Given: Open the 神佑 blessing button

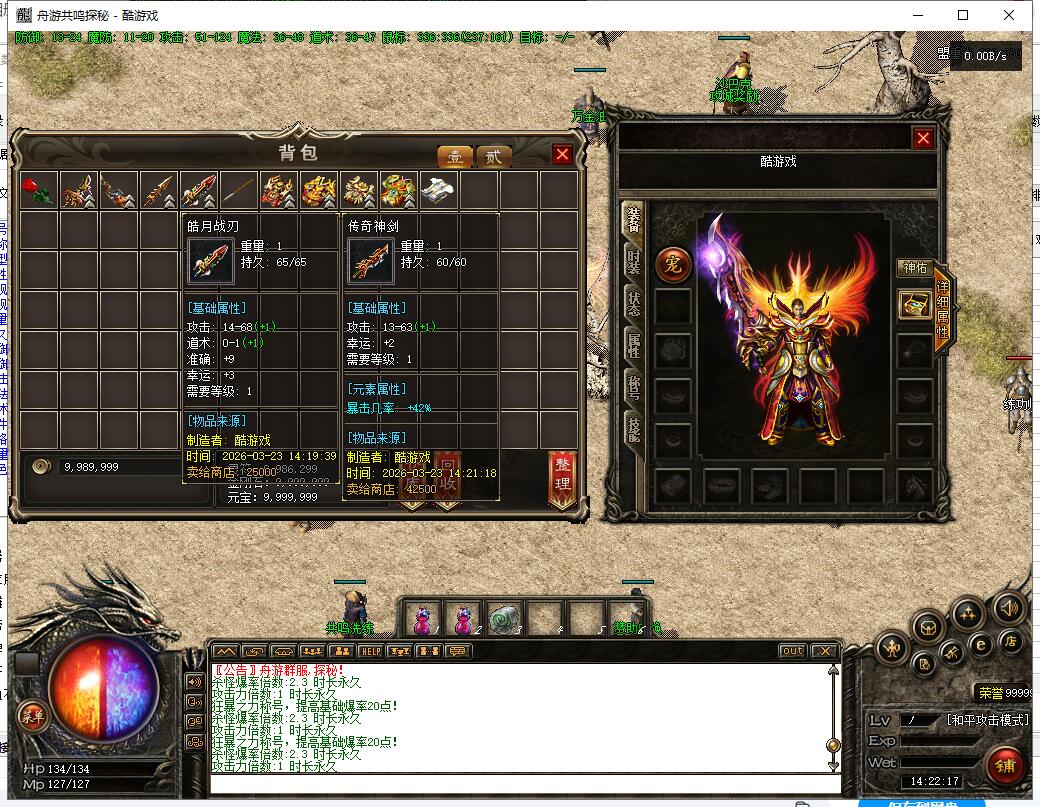Looking at the screenshot, I should pos(915,268).
